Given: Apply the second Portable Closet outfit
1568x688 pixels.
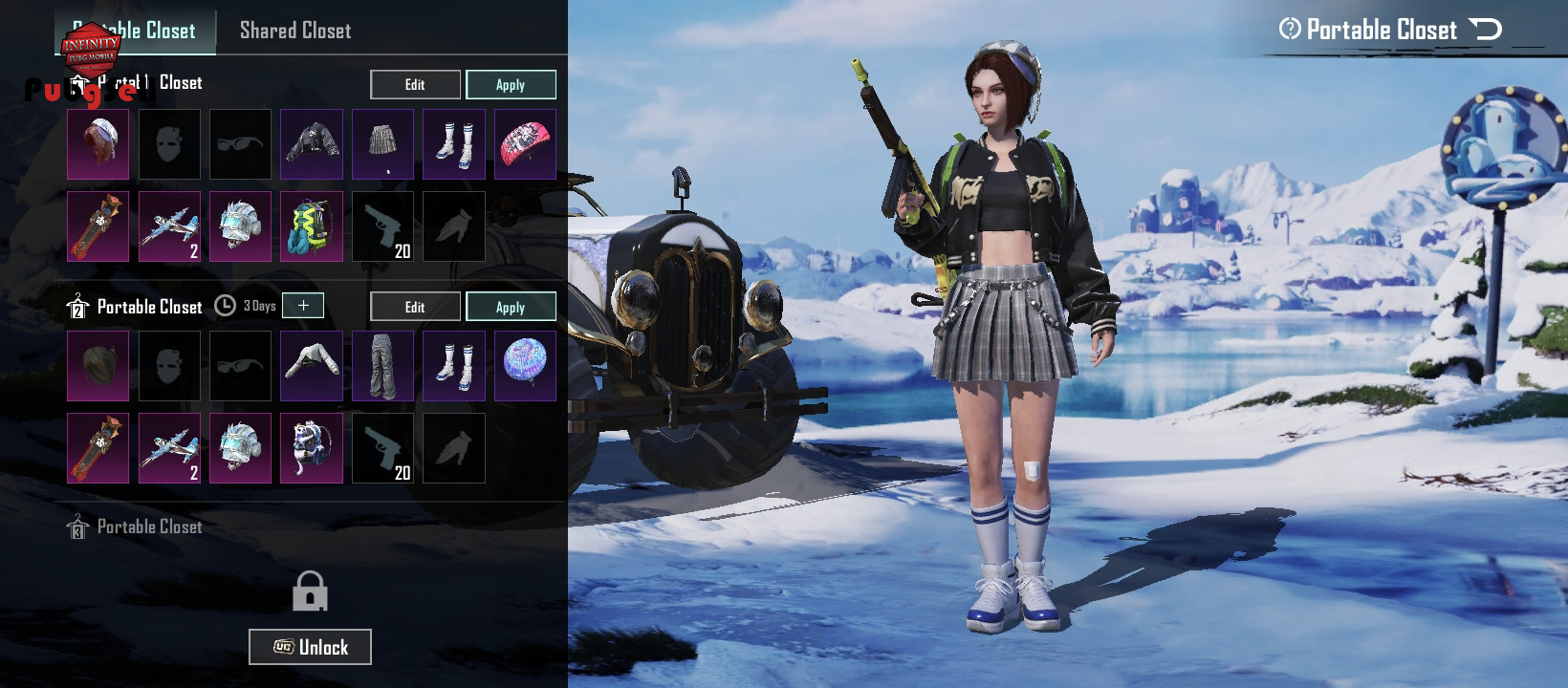Looking at the screenshot, I should tap(511, 307).
